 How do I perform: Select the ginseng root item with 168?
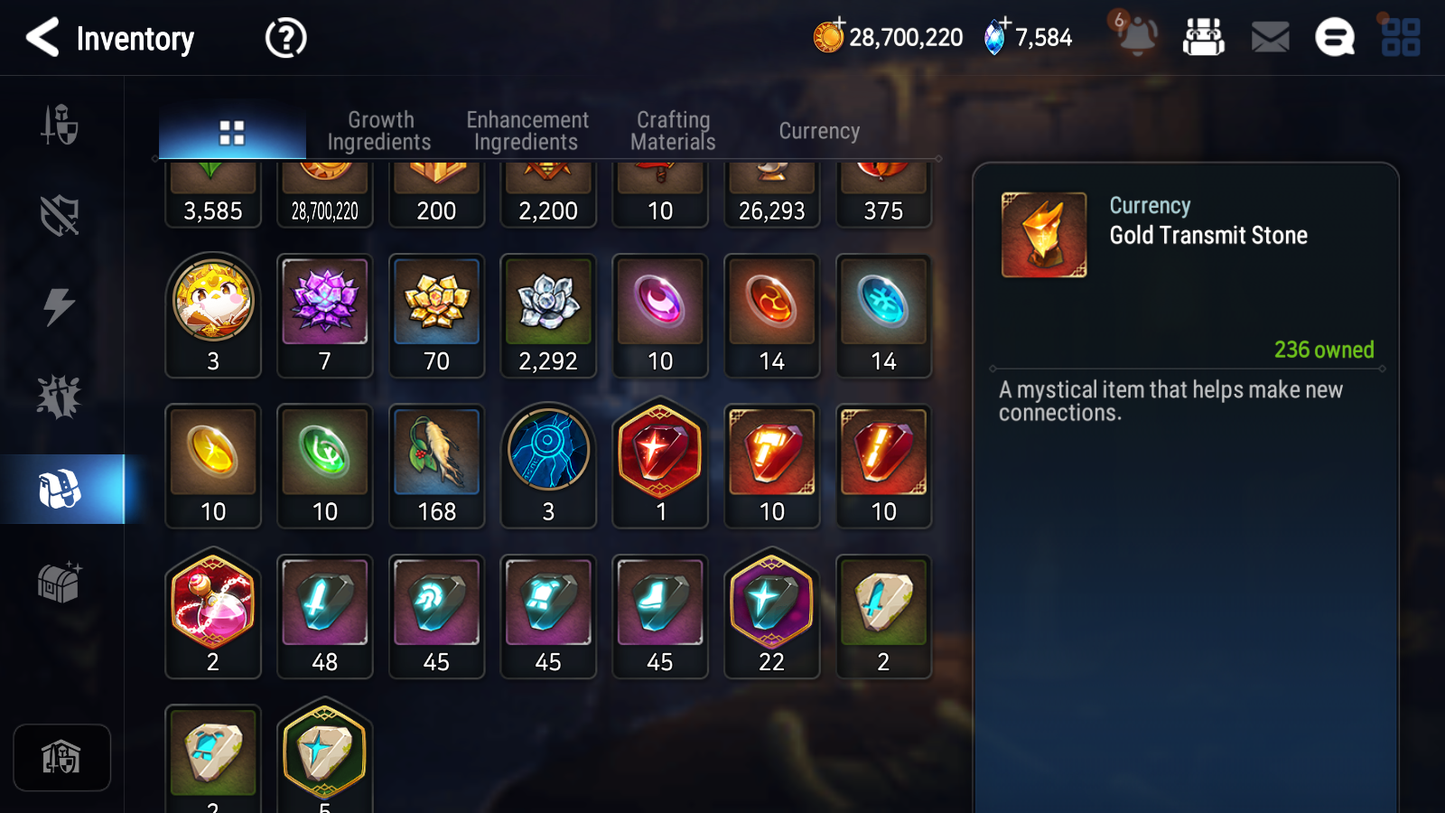pos(437,464)
